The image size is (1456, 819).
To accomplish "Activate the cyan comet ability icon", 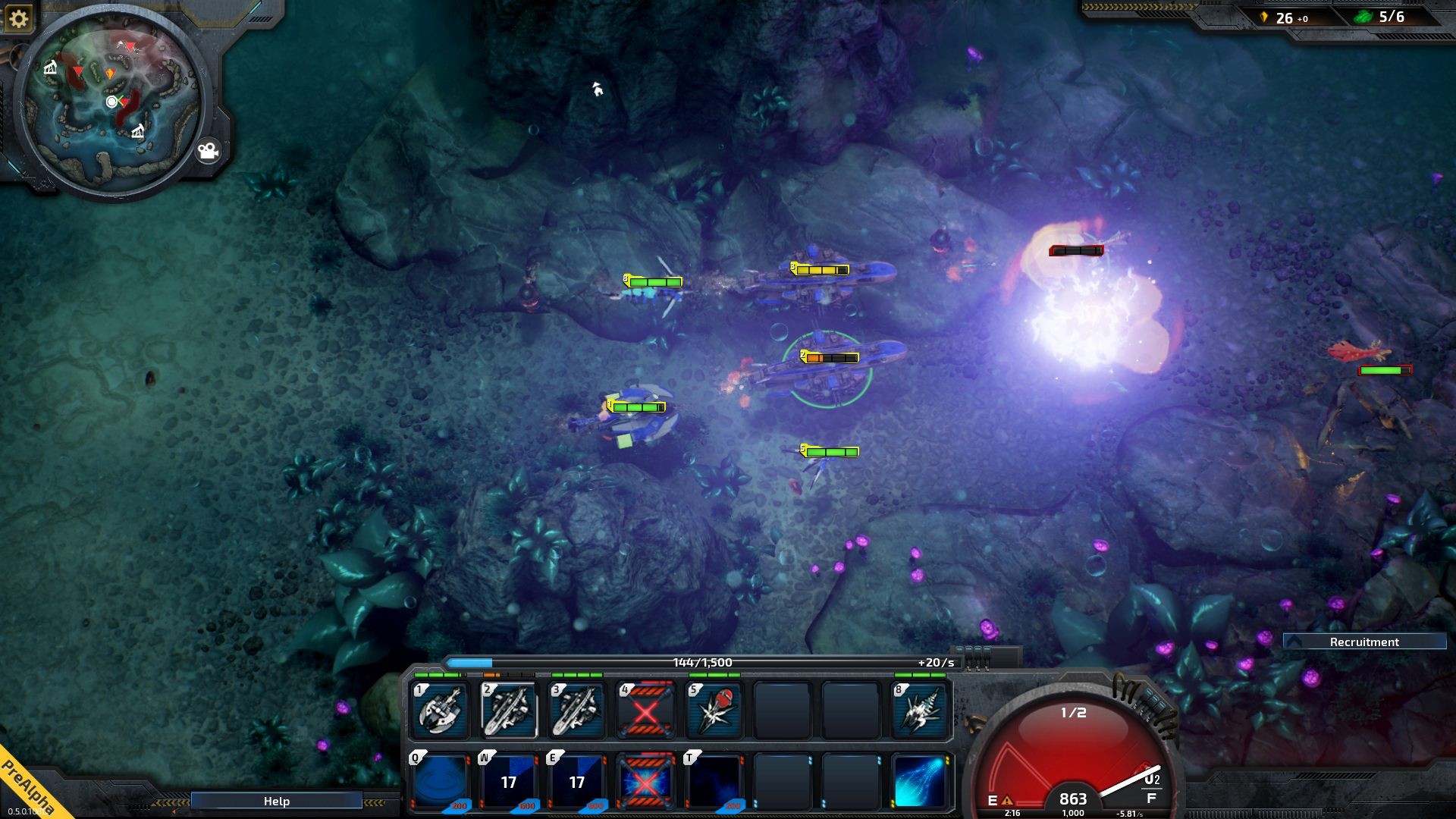I will [920, 781].
